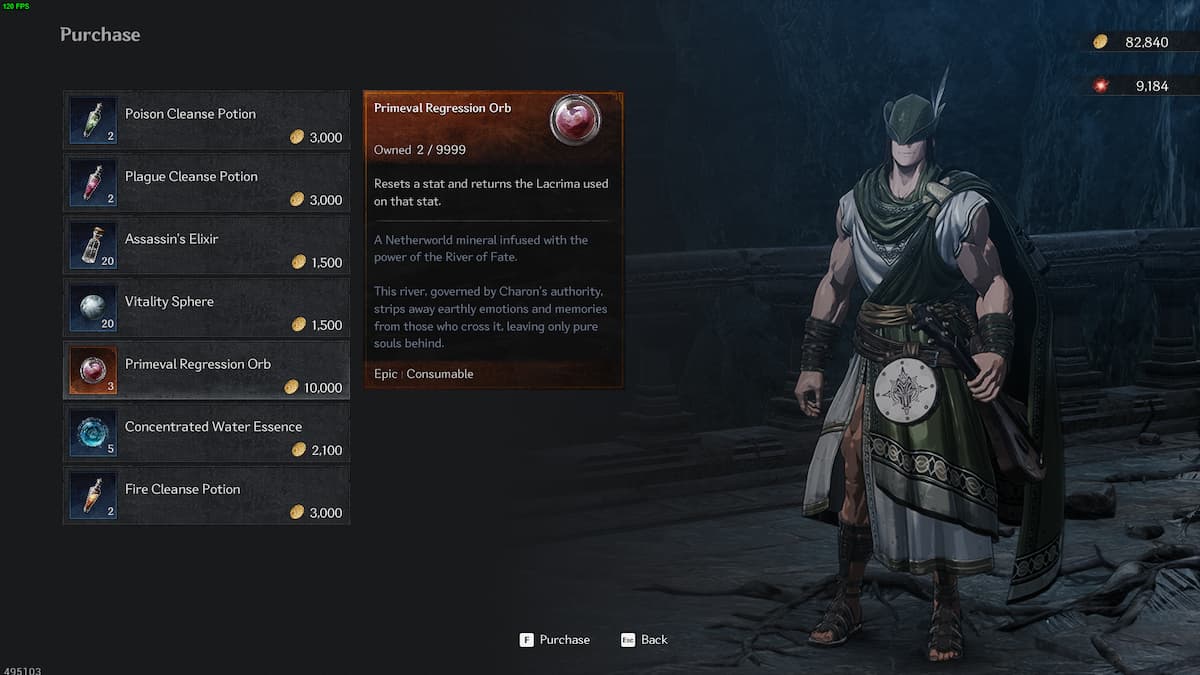The height and width of the screenshot is (675, 1200).
Task: Select Assassin's Elixir in the shop list
Action: click(207, 246)
